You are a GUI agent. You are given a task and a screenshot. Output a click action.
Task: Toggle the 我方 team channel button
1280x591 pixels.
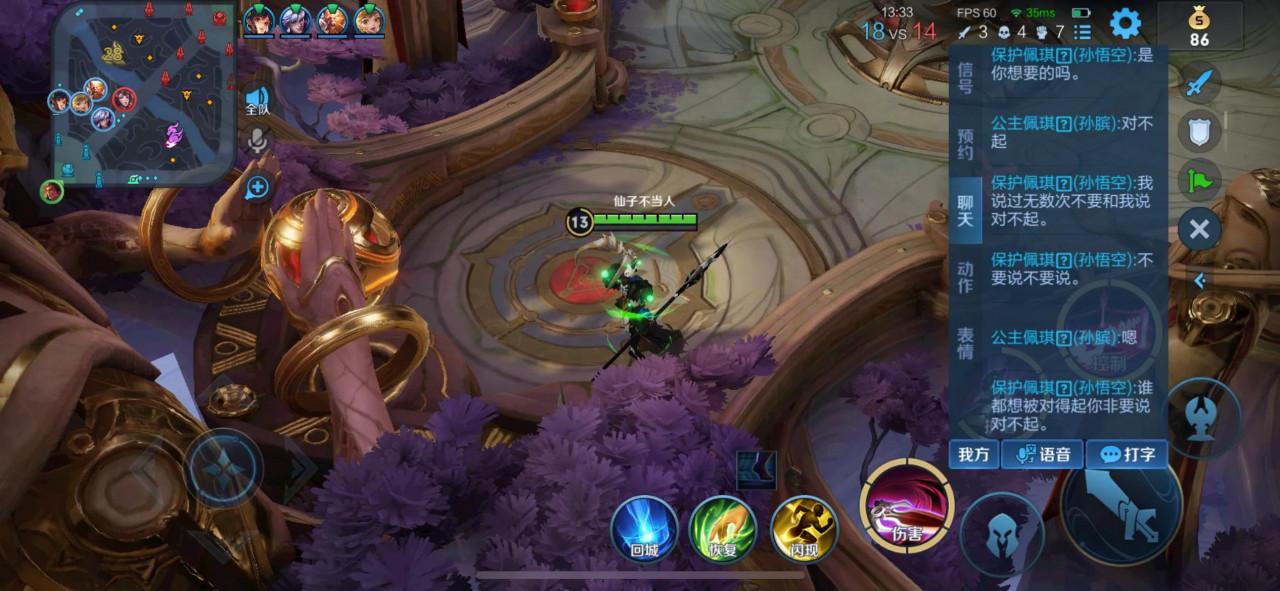pyautogui.click(x=973, y=454)
